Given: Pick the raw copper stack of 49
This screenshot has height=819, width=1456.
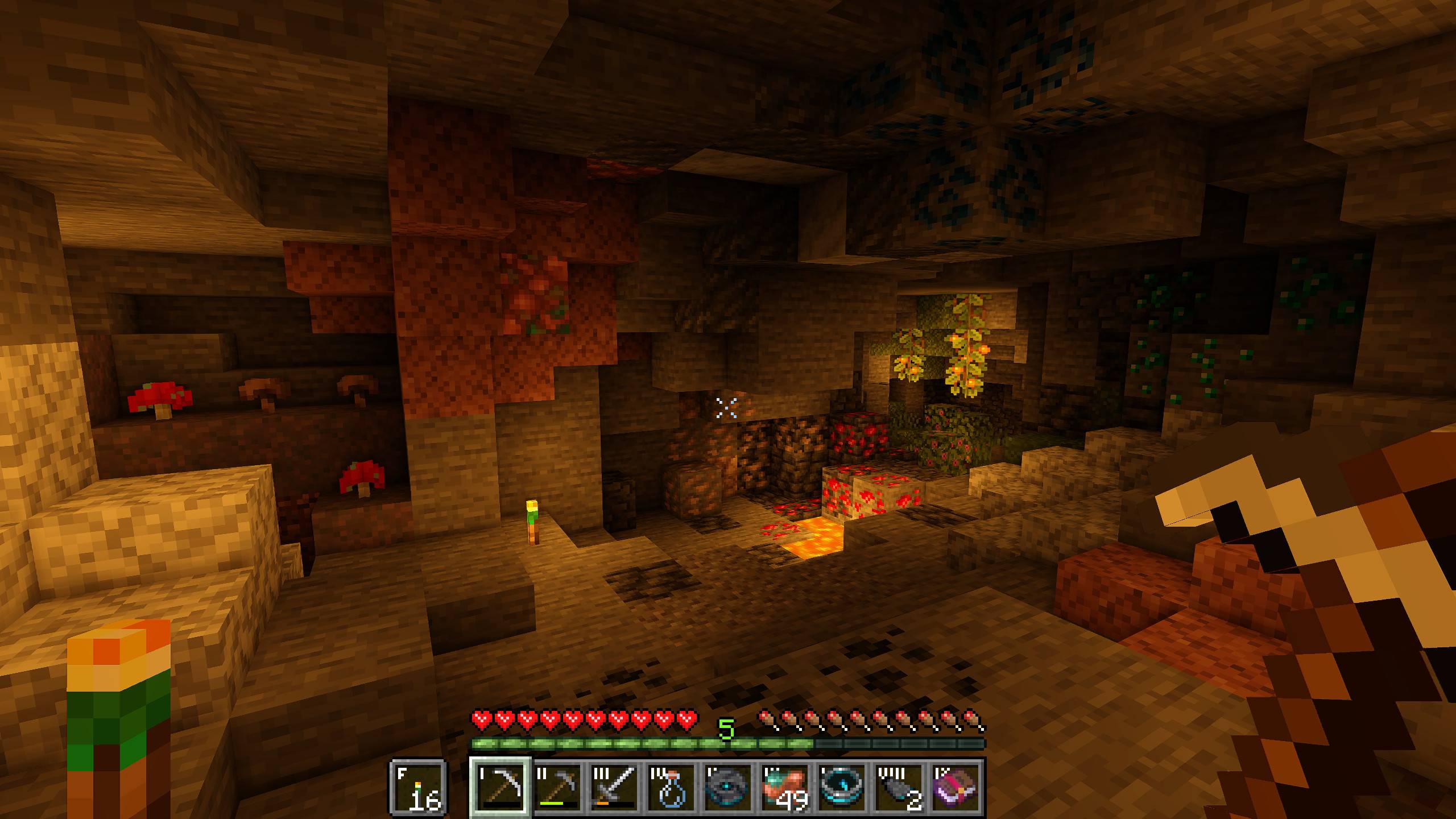Looking at the screenshot, I should (x=785, y=788).
